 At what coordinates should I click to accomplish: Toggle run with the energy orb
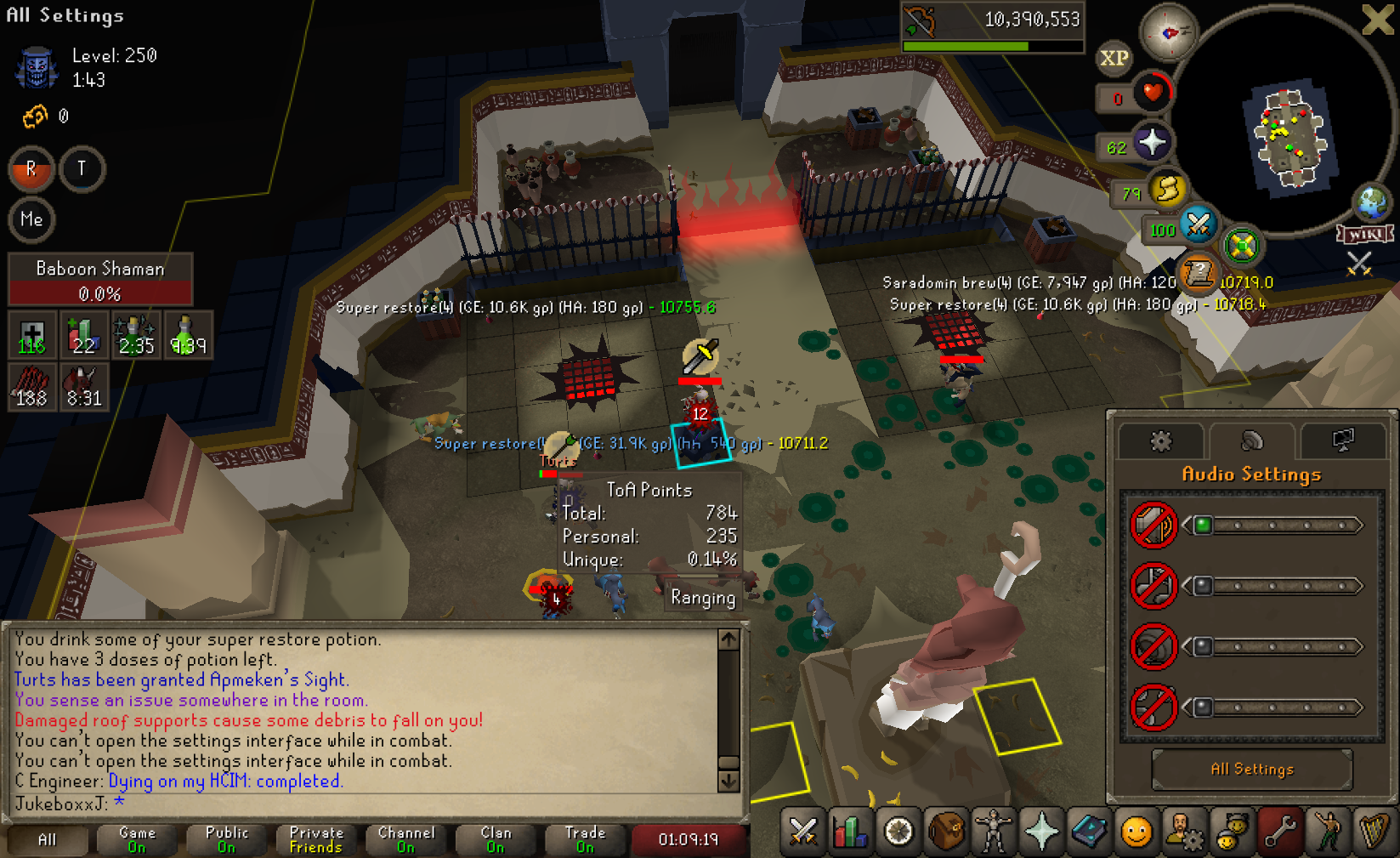coord(1167,189)
